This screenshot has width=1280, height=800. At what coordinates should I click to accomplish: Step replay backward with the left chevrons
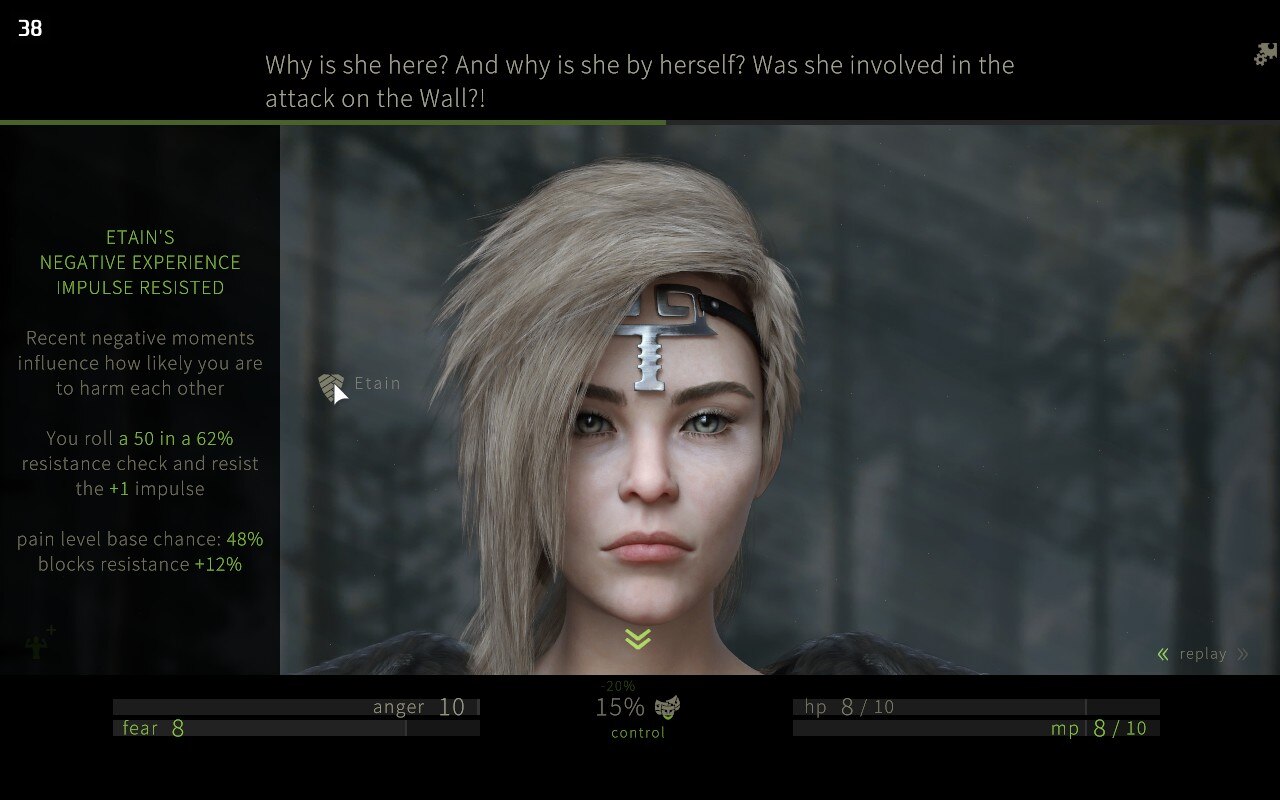click(x=1163, y=654)
